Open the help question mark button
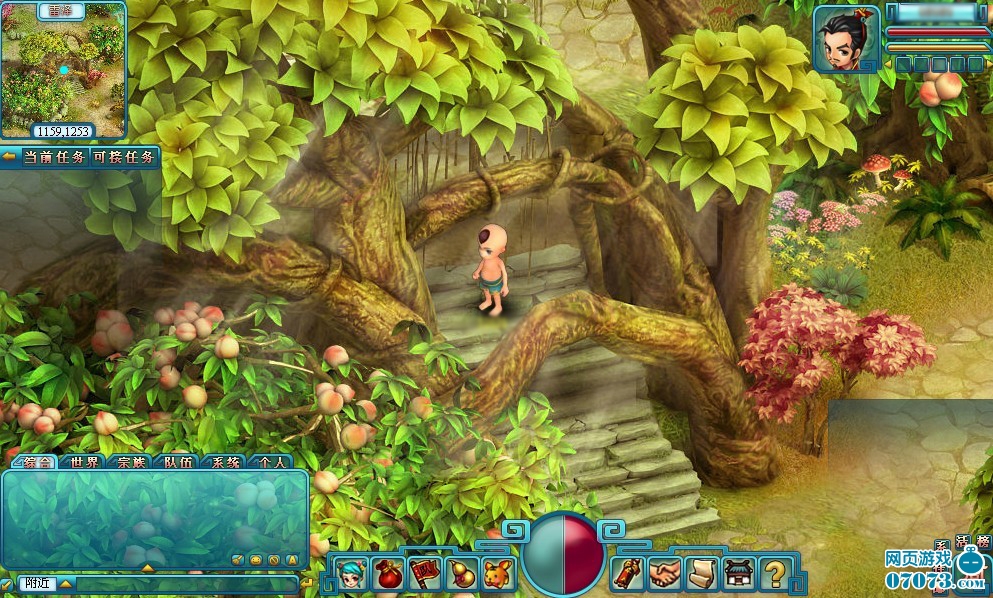The width and height of the screenshot is (993, 598). pos(773,574)
